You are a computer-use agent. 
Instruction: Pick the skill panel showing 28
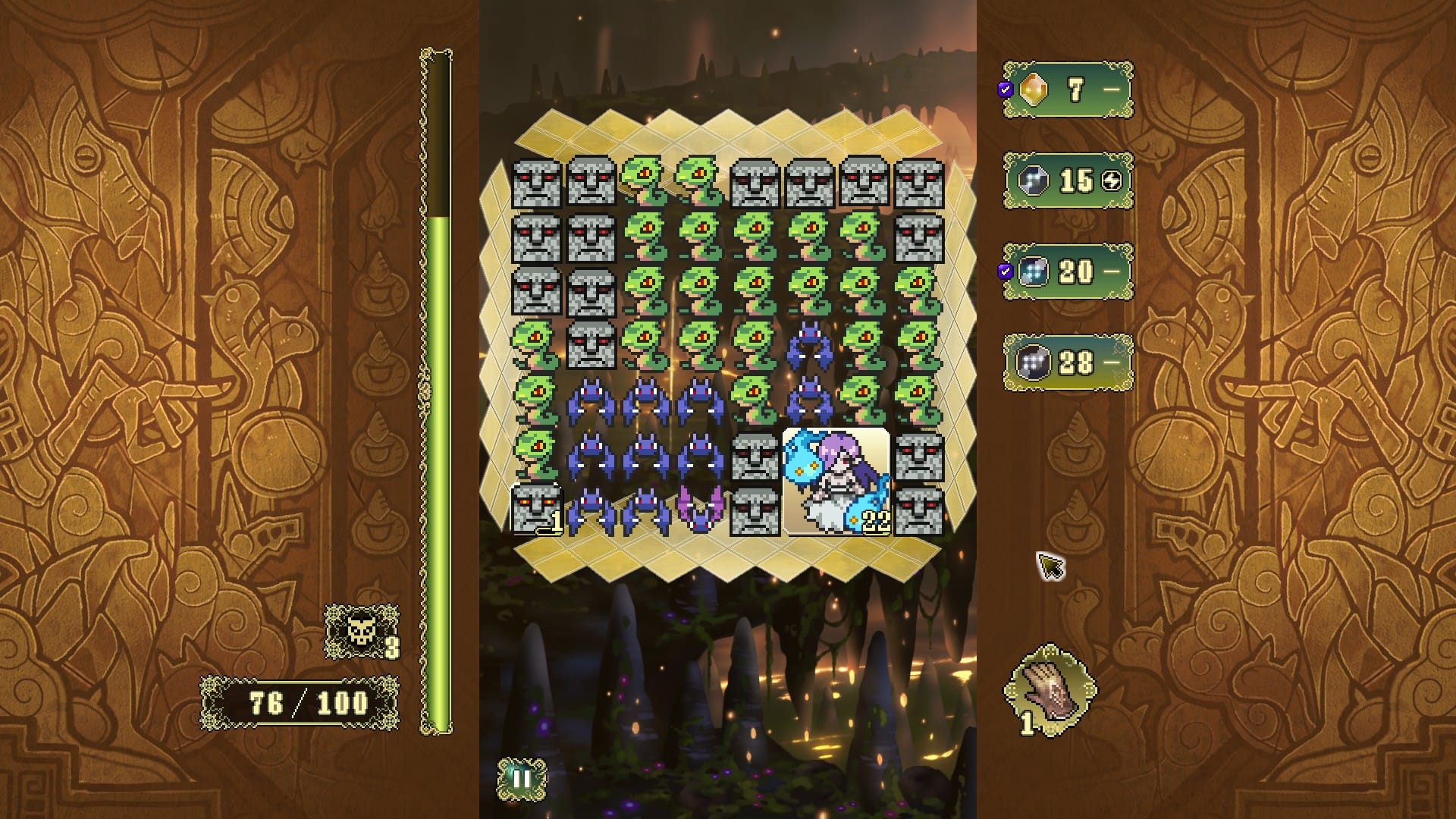tap(1068, 362)
